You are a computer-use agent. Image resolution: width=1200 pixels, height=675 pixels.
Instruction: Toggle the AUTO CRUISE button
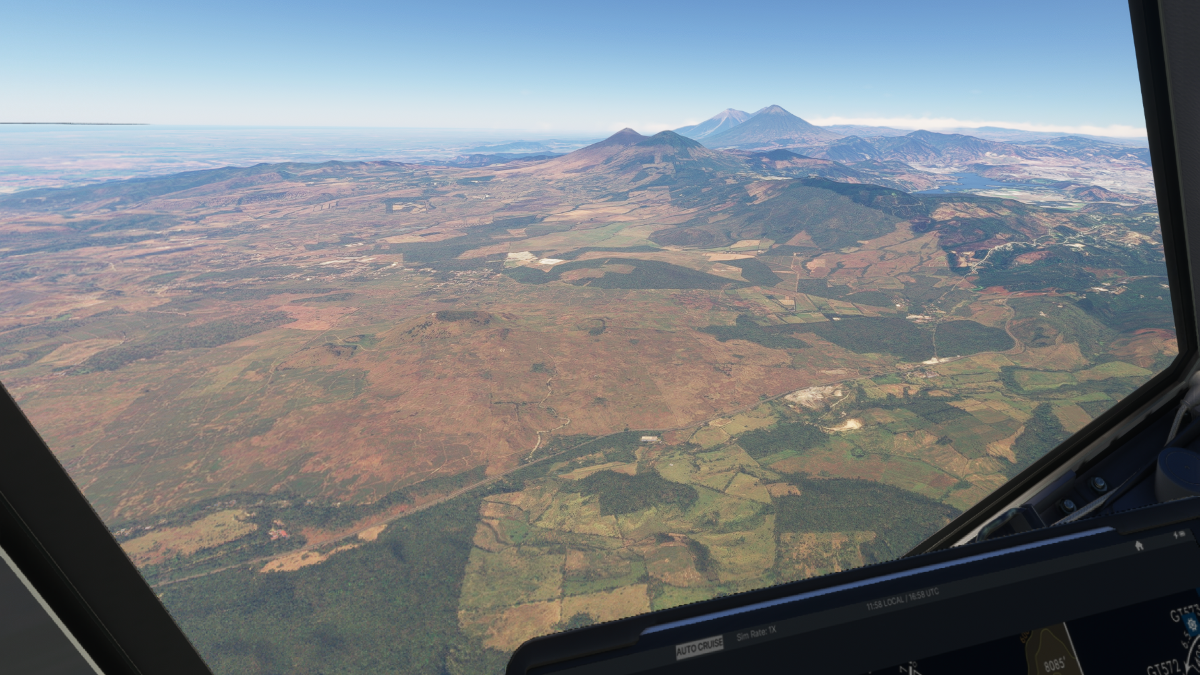(699, 647)
